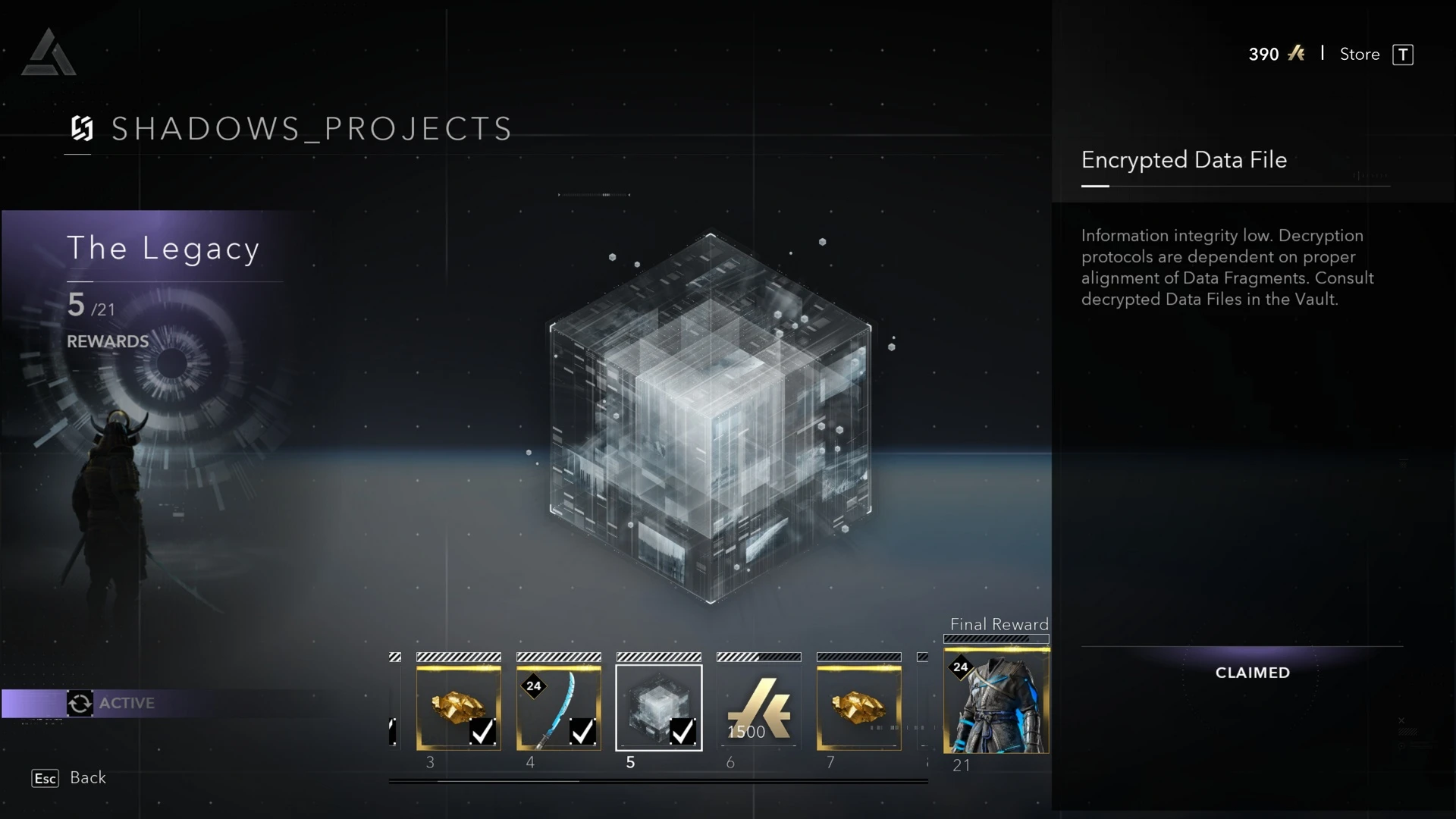
Task: Click the Claimed button
Action: pos(1252,673)
